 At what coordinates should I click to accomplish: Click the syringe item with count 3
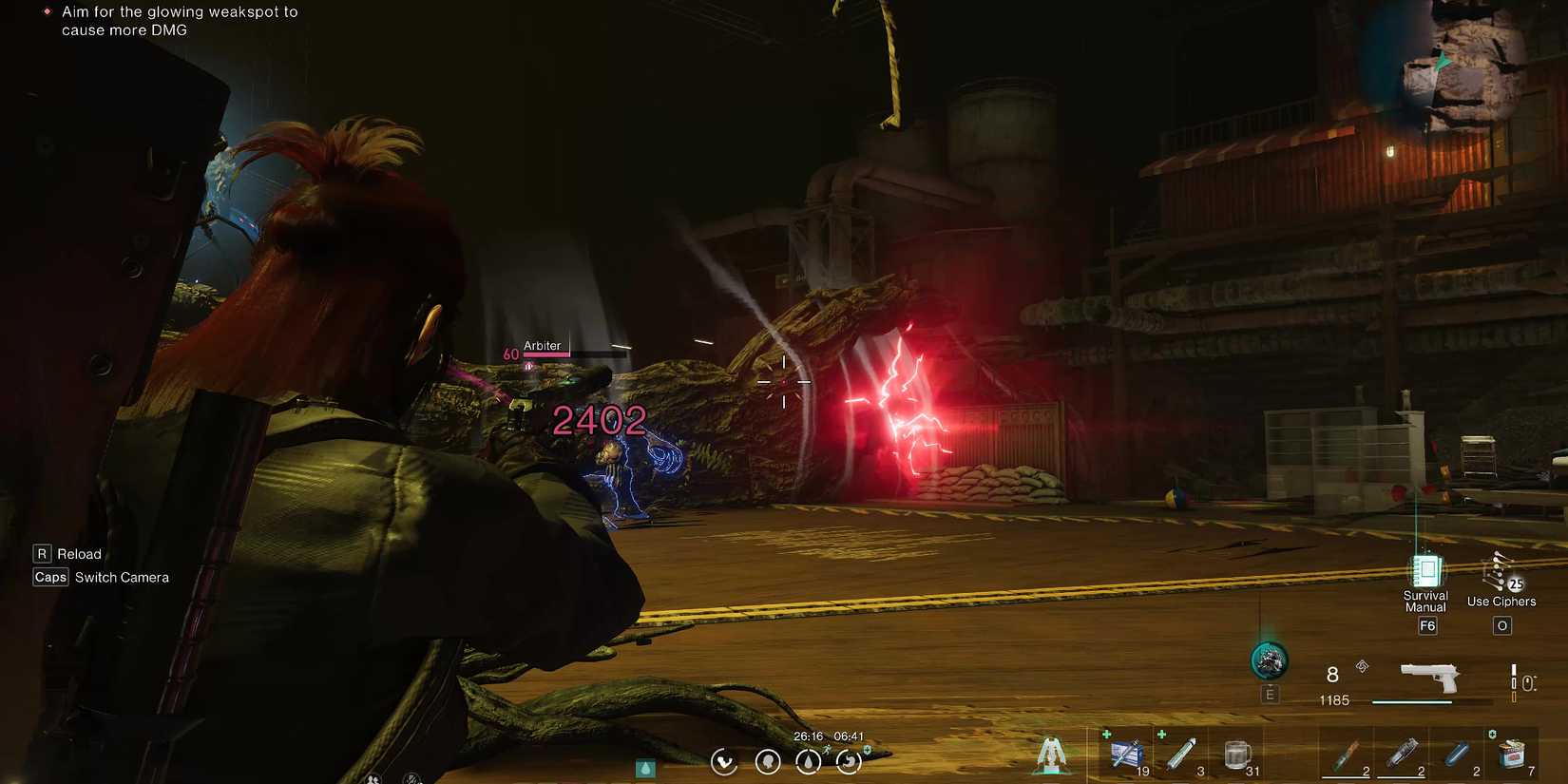(1180, 752)
